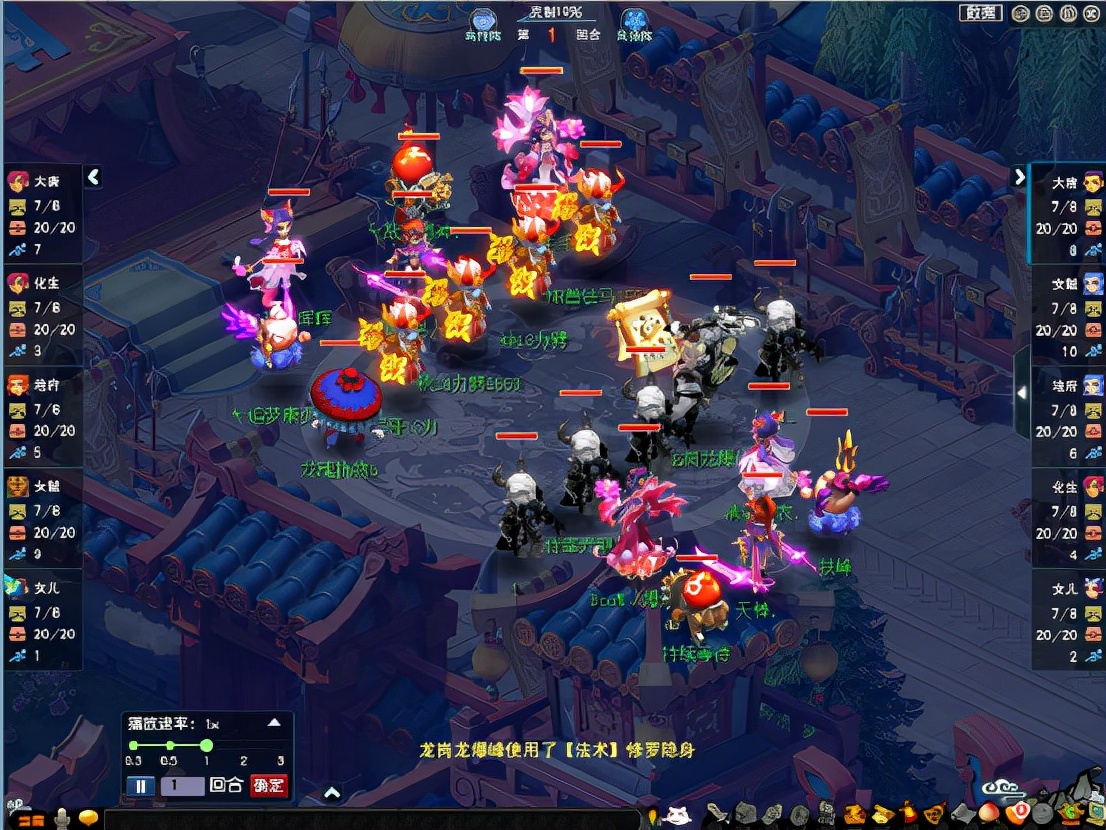Expand the chat box with up chevron
Viewport: 1106px width, 830px height.
(332, 794)
